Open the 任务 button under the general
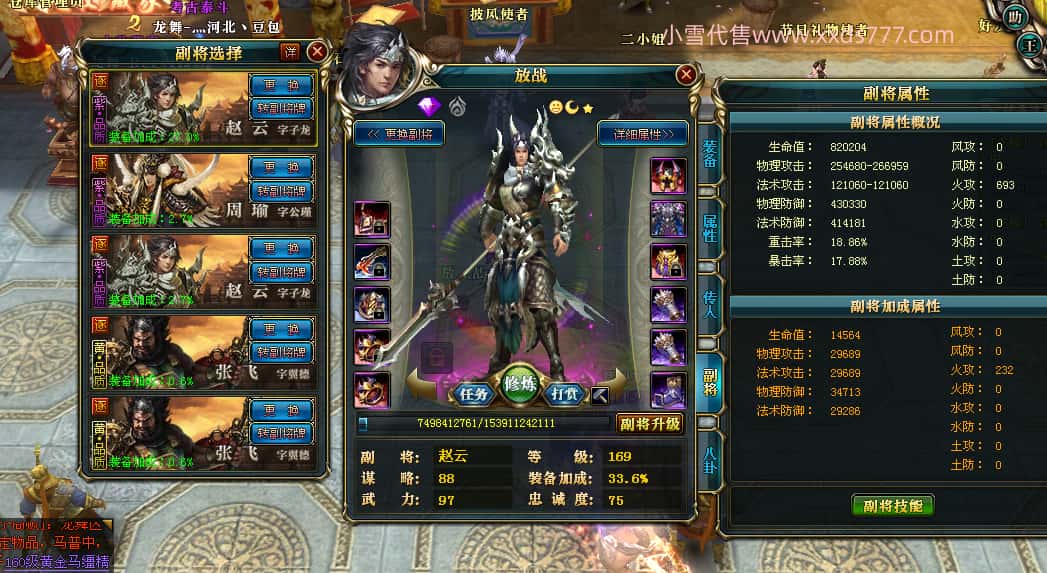1047x573 pixels. [471, 393]
